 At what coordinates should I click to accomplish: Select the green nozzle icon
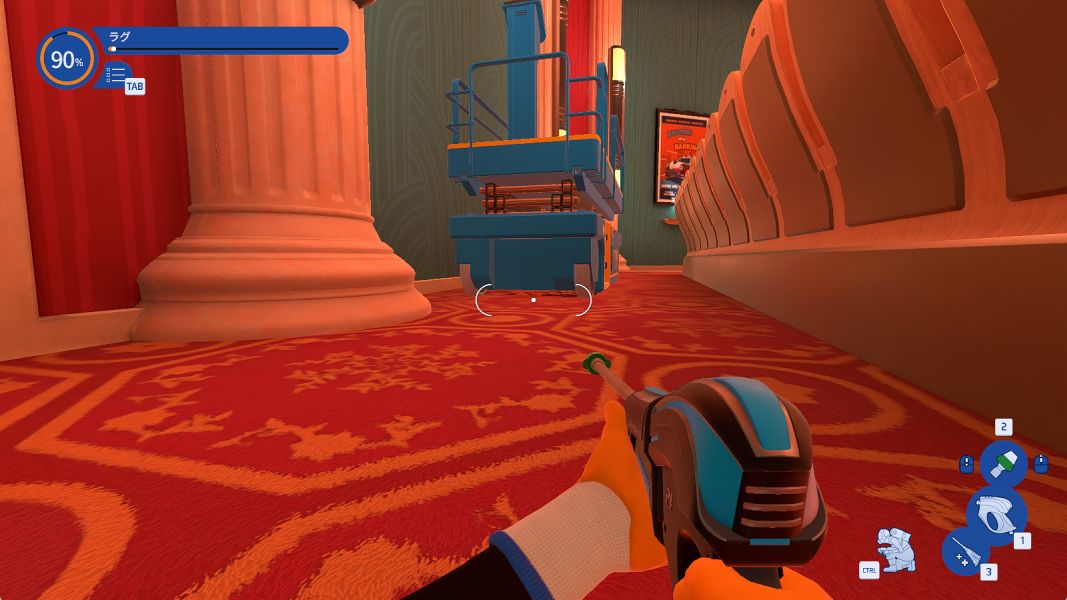pos(1003,464)
